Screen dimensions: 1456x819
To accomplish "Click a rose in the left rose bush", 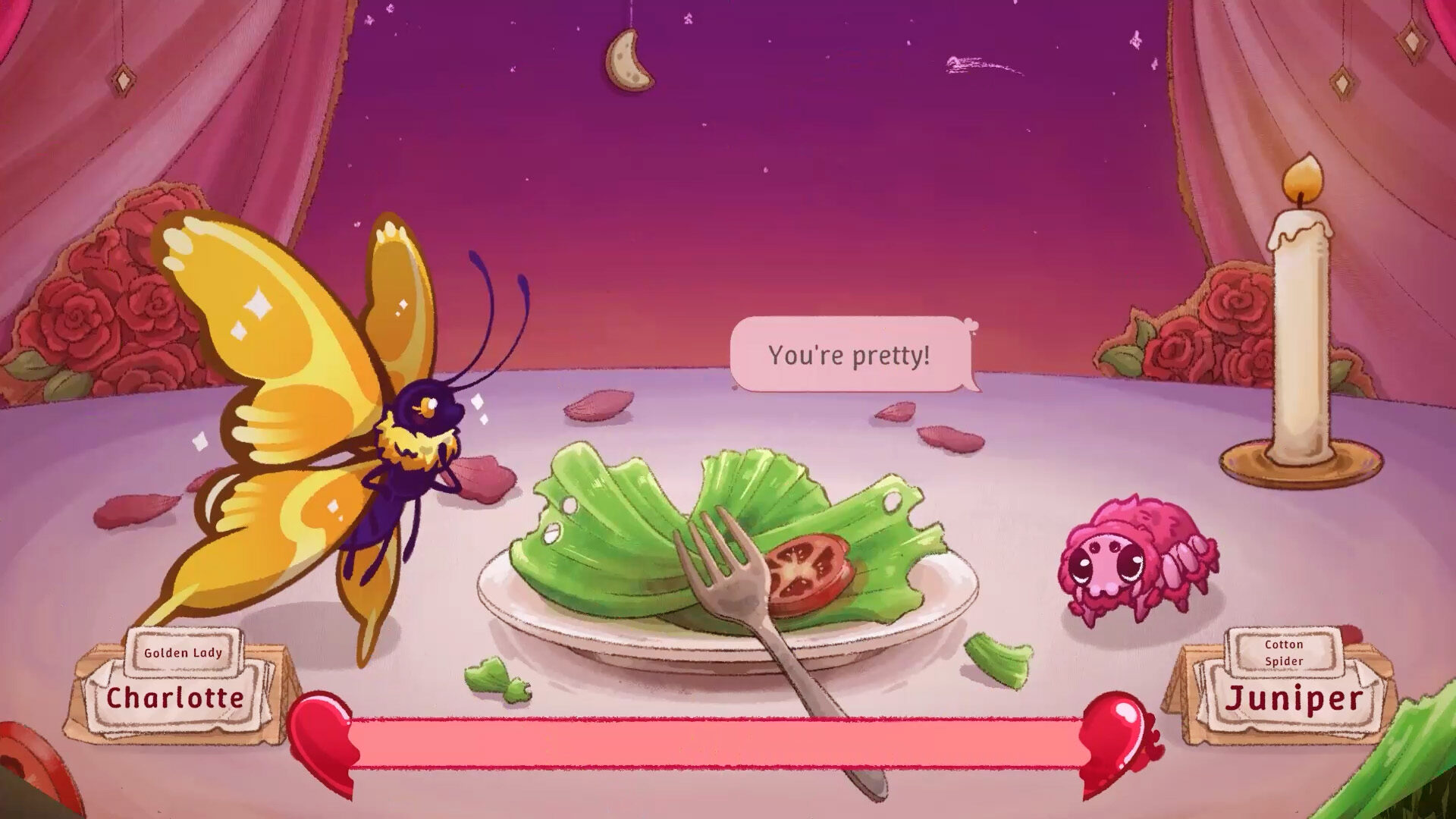I will pyautogui.click(x=76, y=318).
